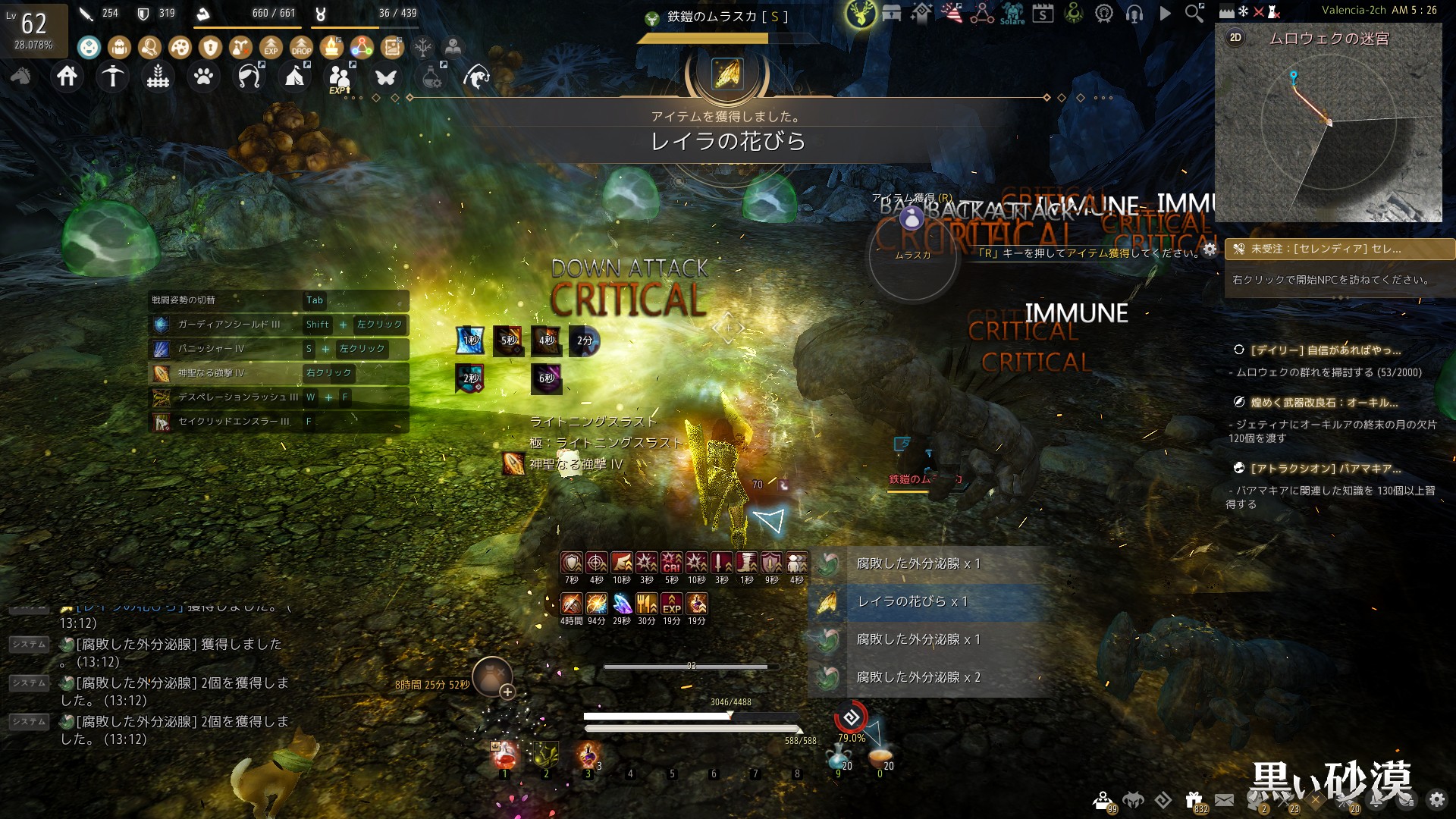Image resolution: width=1456 pixels, height=819 pixels.
Task: Open the search magnifier in top bar
Action: [1194, 13]
